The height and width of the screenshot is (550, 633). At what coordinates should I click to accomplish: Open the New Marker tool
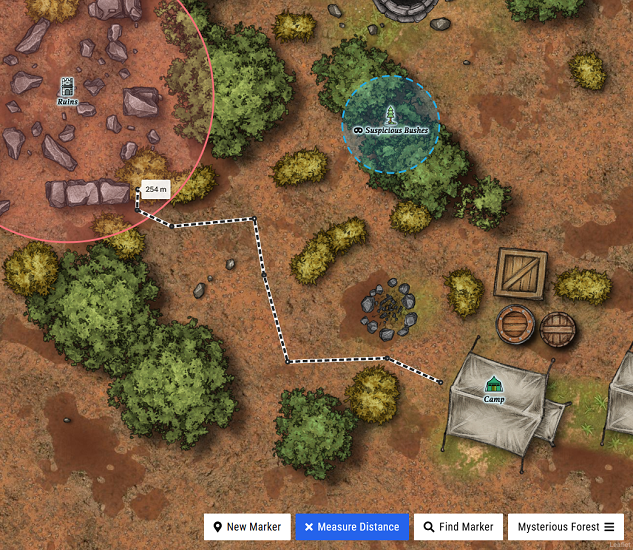[x=248, y=527]
